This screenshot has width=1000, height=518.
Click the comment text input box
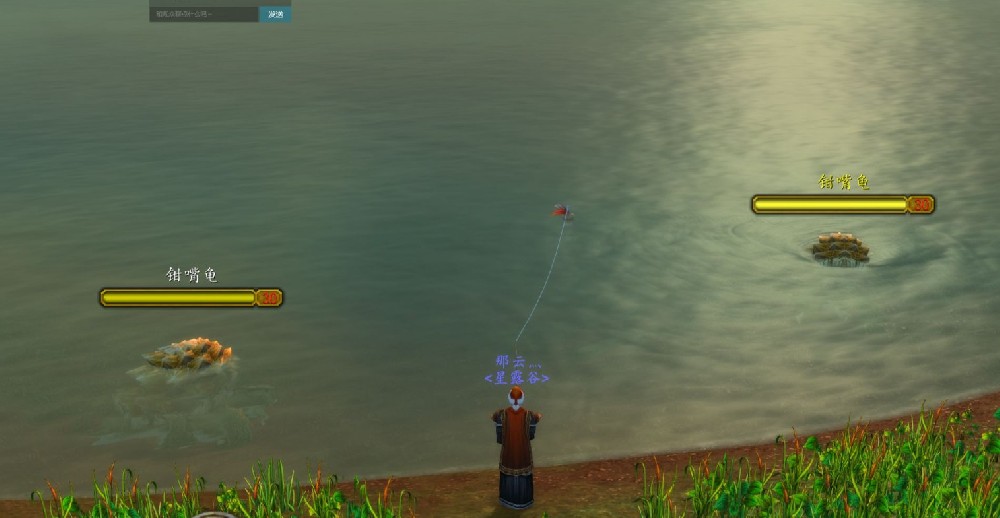tap(204, 14)
